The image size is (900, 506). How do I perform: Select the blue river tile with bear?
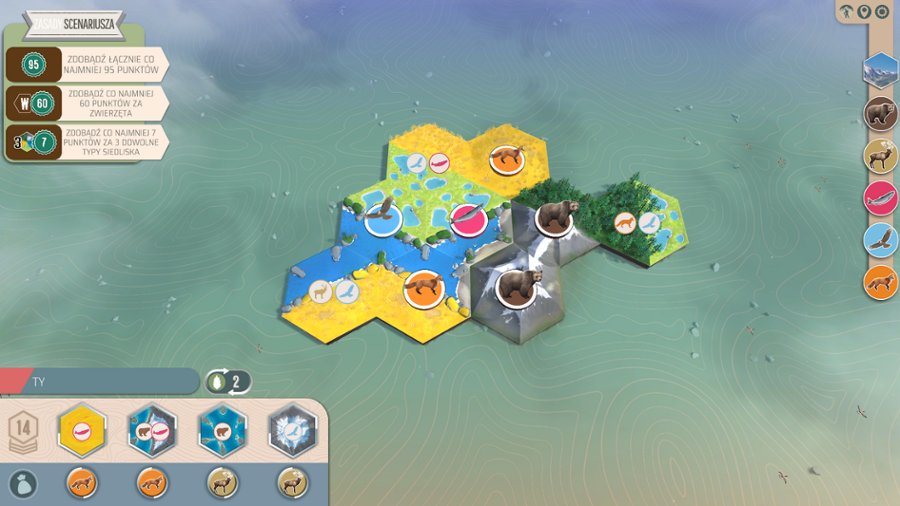(222, 431)
